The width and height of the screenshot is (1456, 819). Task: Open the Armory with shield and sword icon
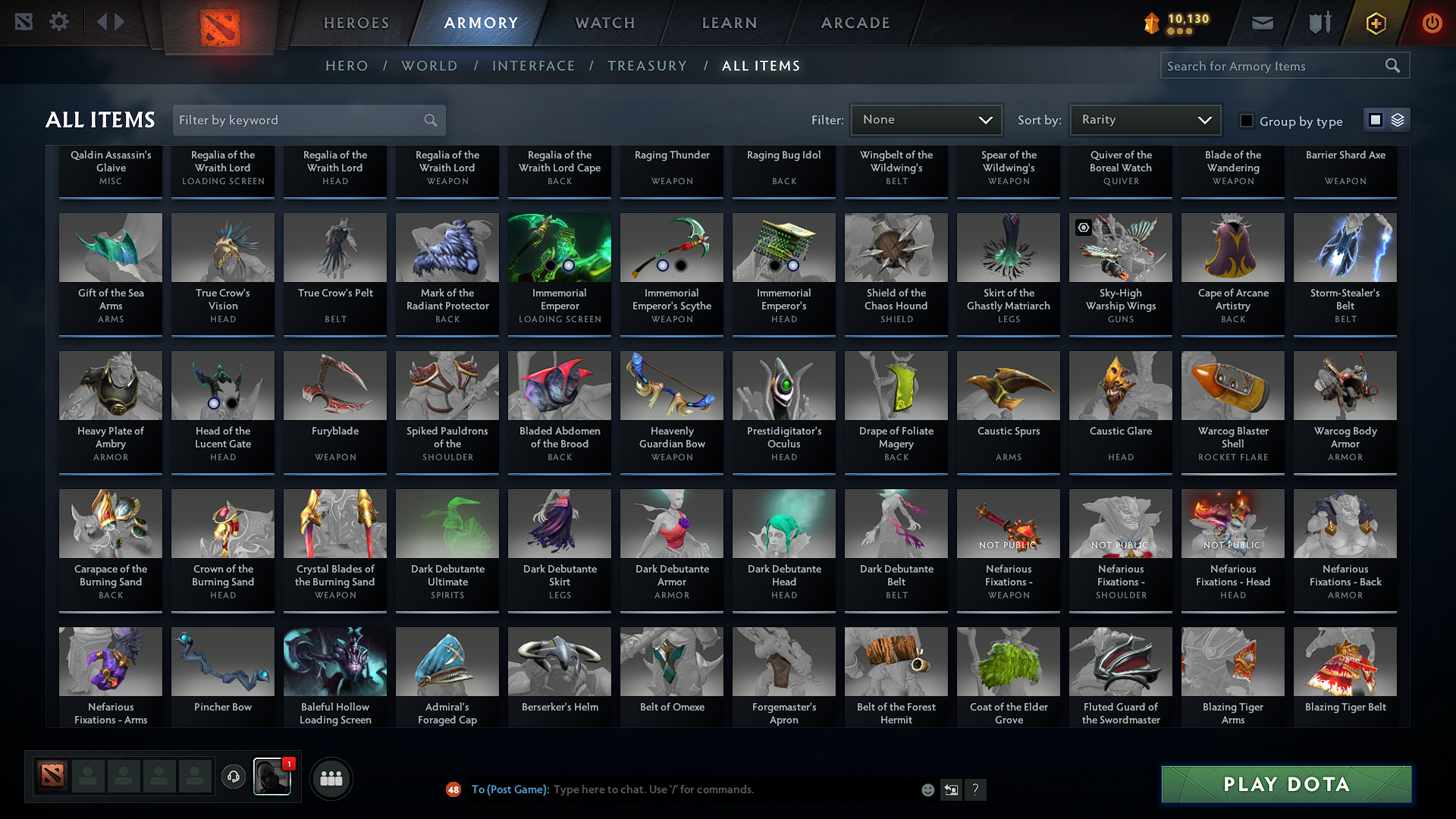(x=1318, y=23)
